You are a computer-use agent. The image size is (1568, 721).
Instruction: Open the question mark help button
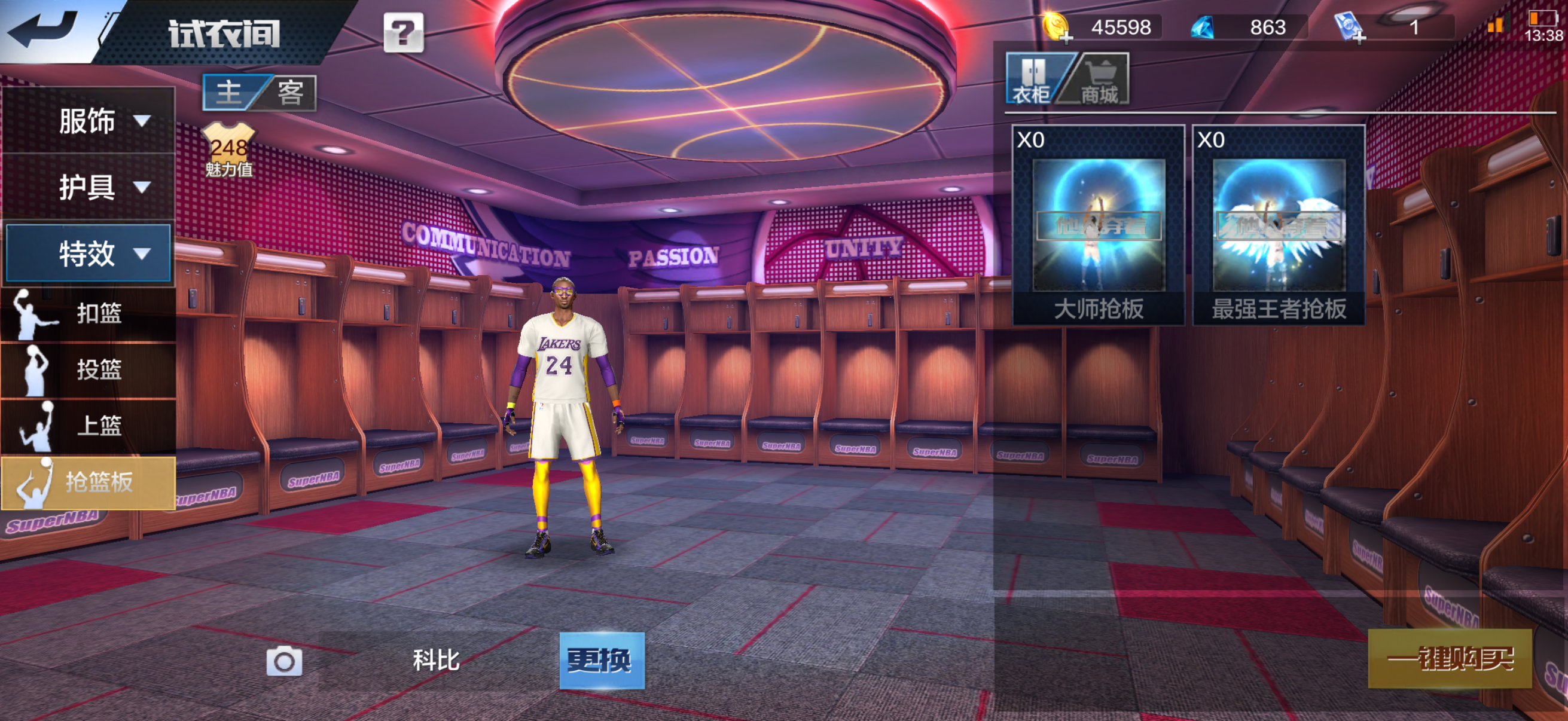[x=403, y=32]
